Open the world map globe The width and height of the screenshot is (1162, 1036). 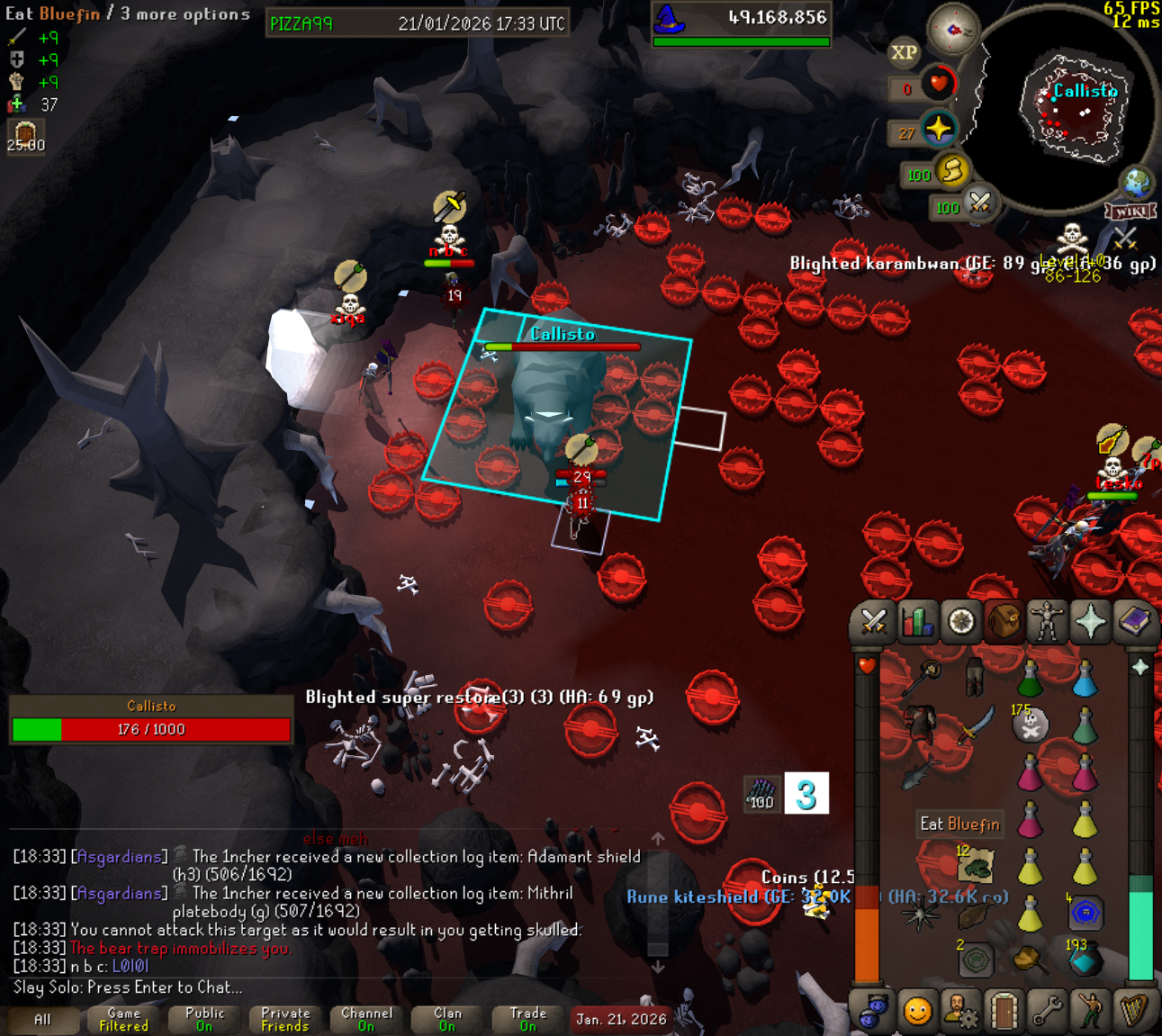click(x=1136, y=183)
